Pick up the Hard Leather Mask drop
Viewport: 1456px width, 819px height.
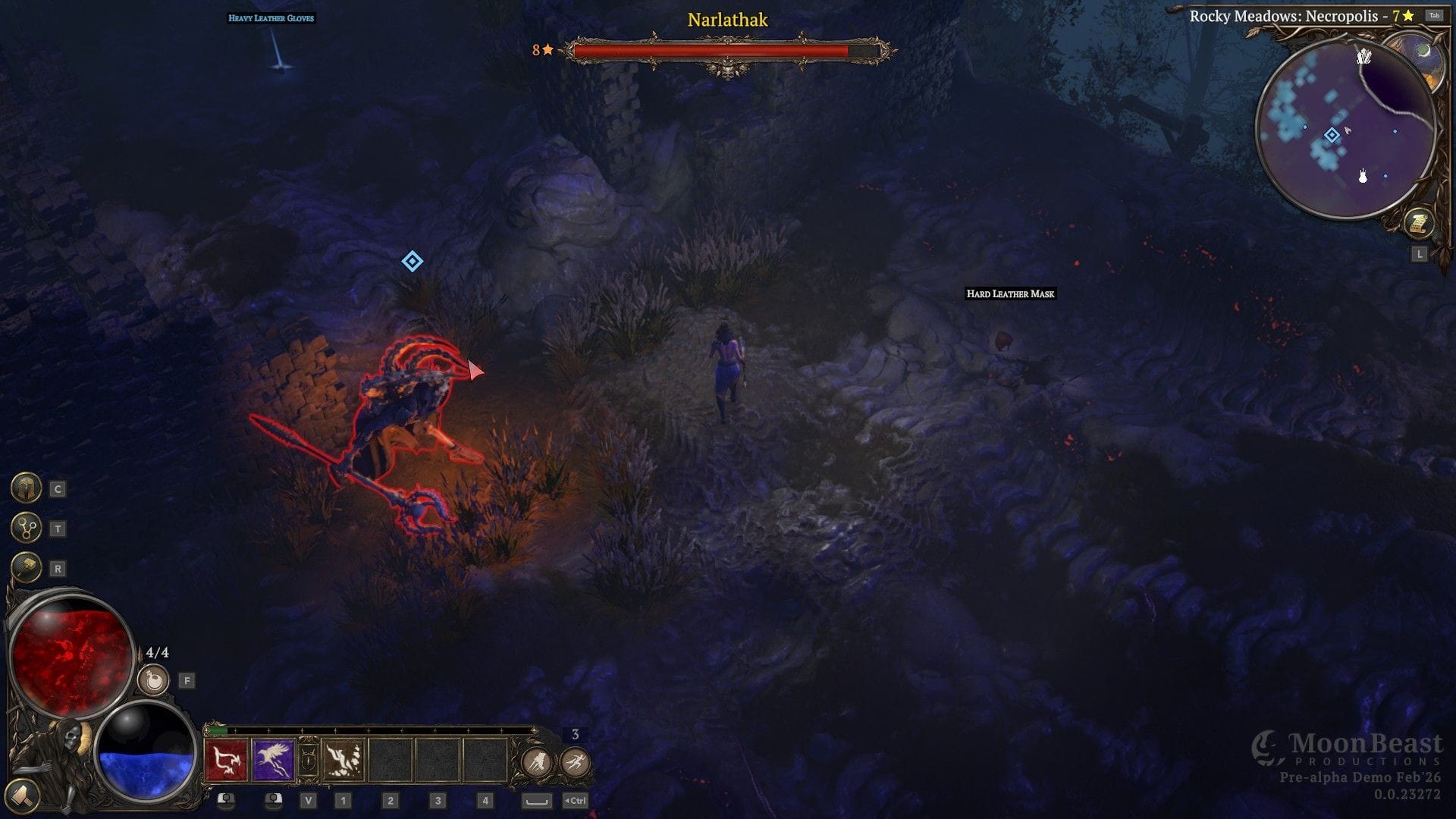tap(1010, 294)
